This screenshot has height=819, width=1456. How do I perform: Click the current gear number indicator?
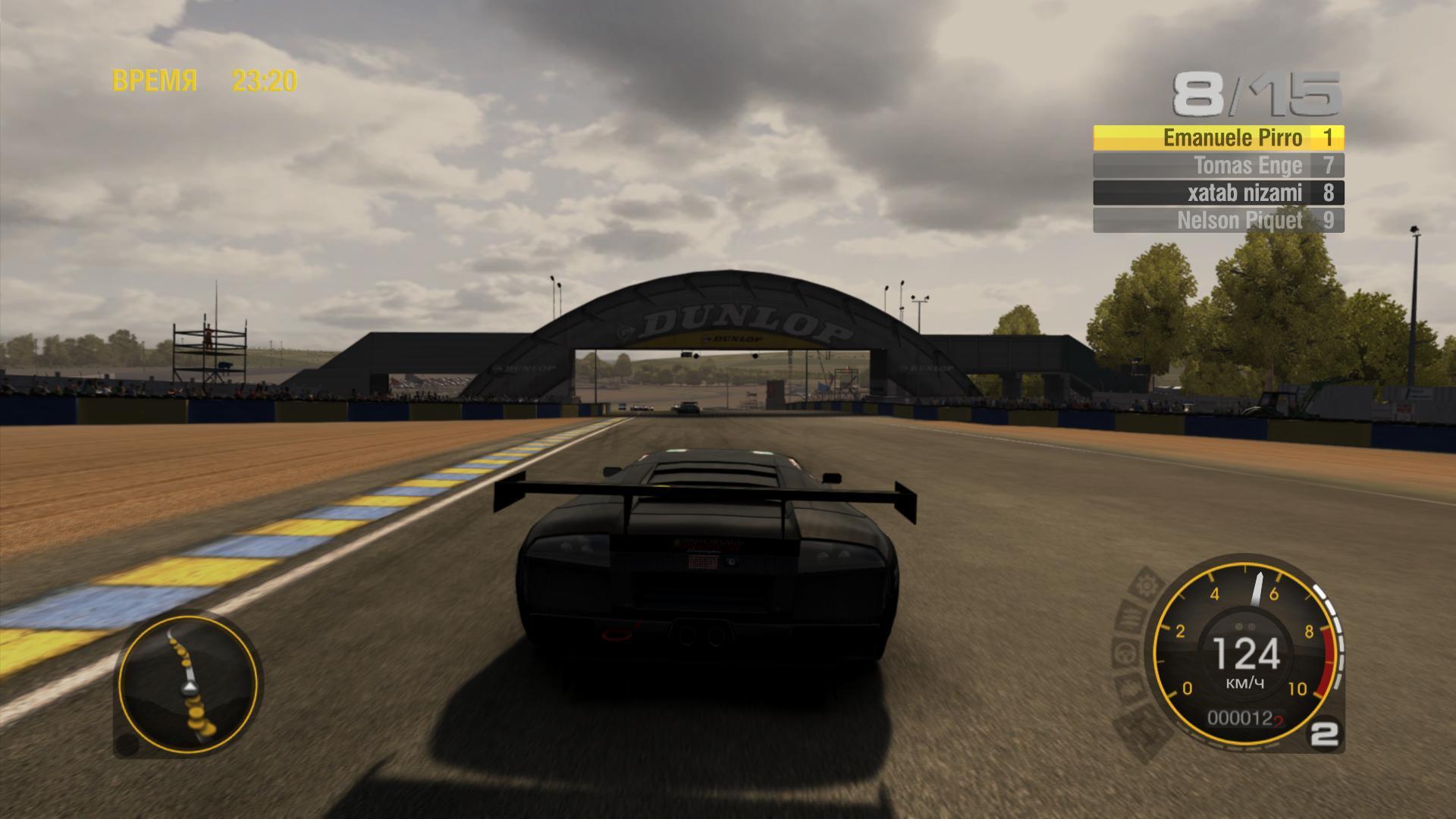tap(1325, 734)
